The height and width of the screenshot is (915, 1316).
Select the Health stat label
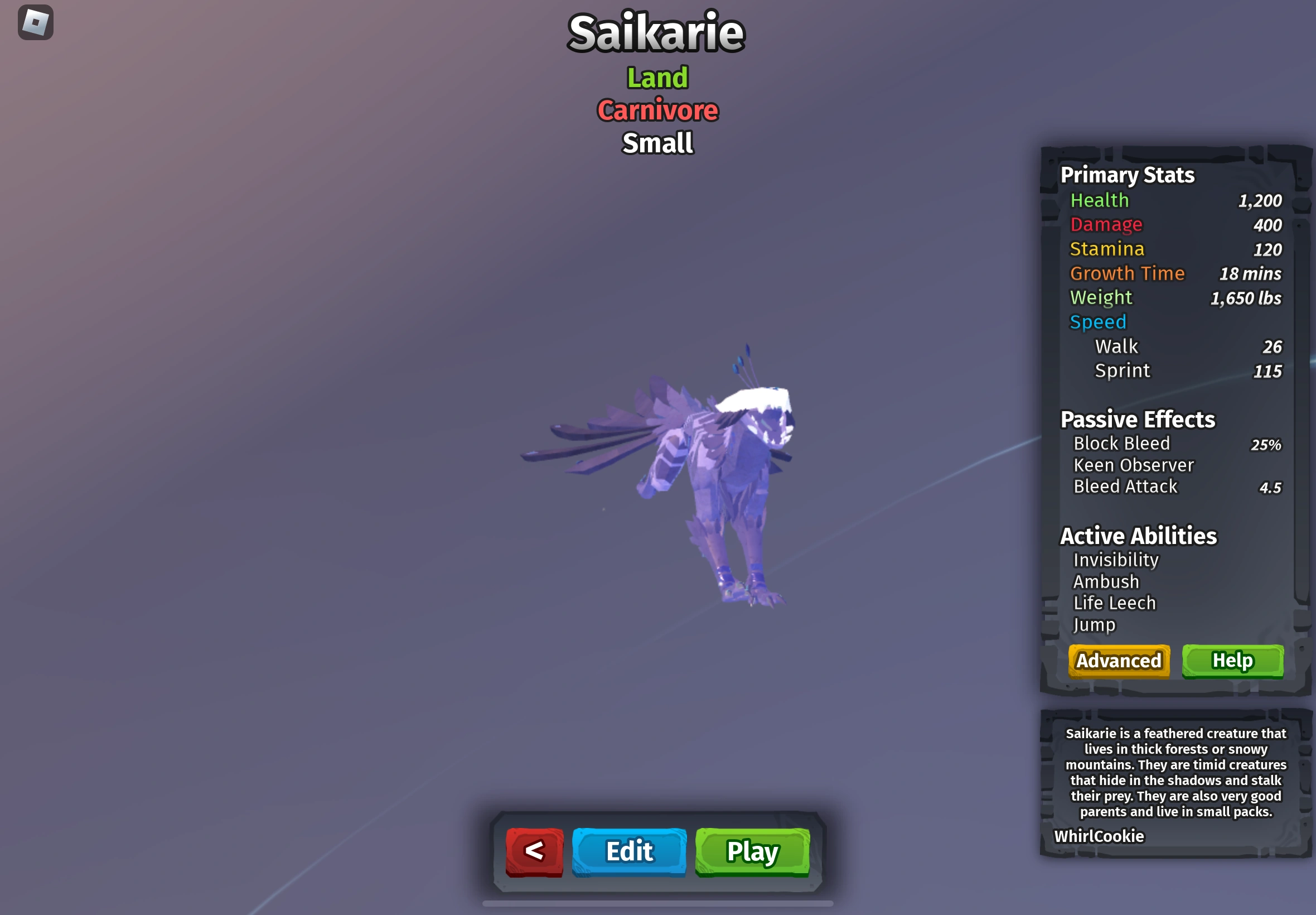click(1100, 200)
